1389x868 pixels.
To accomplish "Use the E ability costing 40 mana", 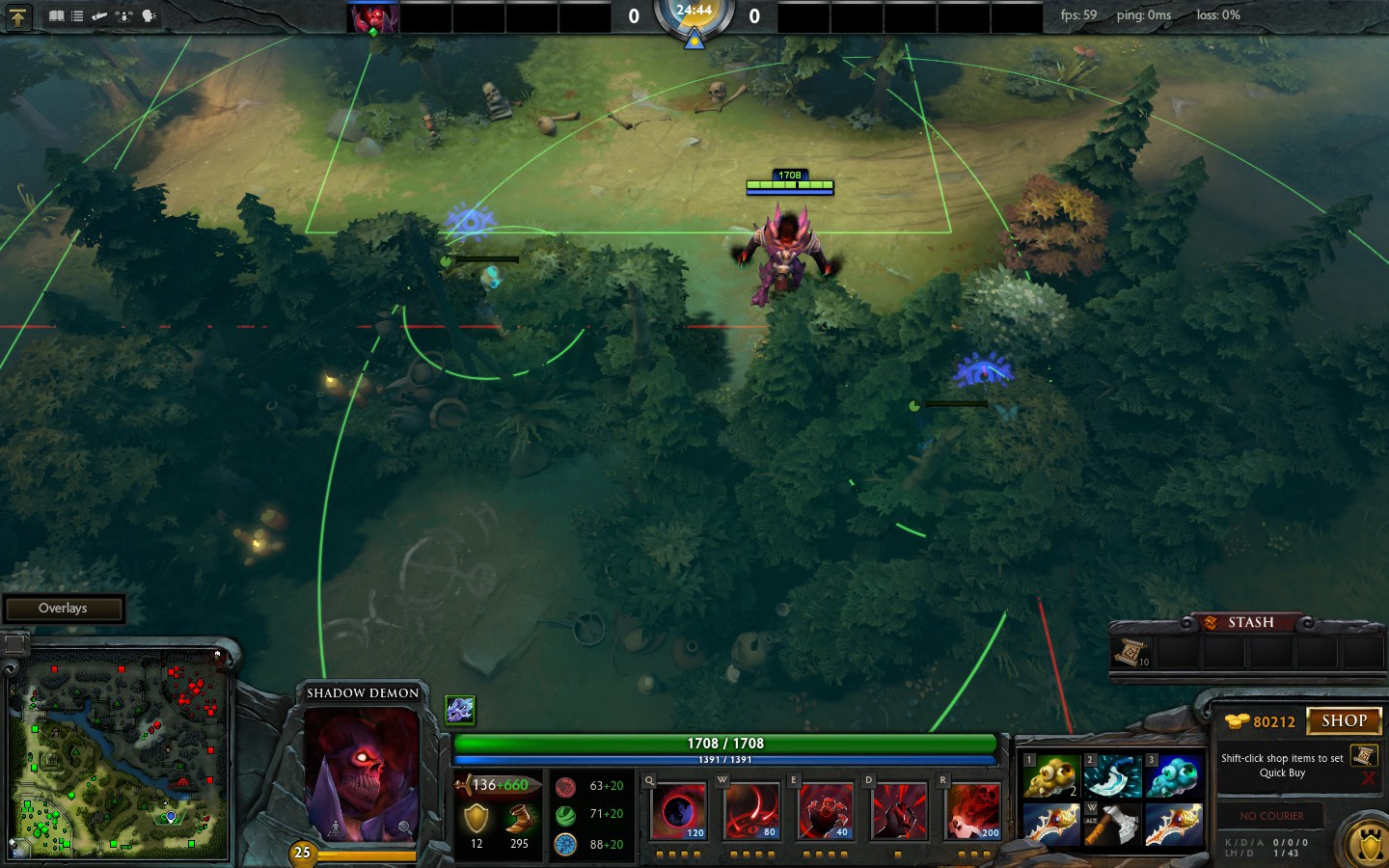I will coord(825,811).
